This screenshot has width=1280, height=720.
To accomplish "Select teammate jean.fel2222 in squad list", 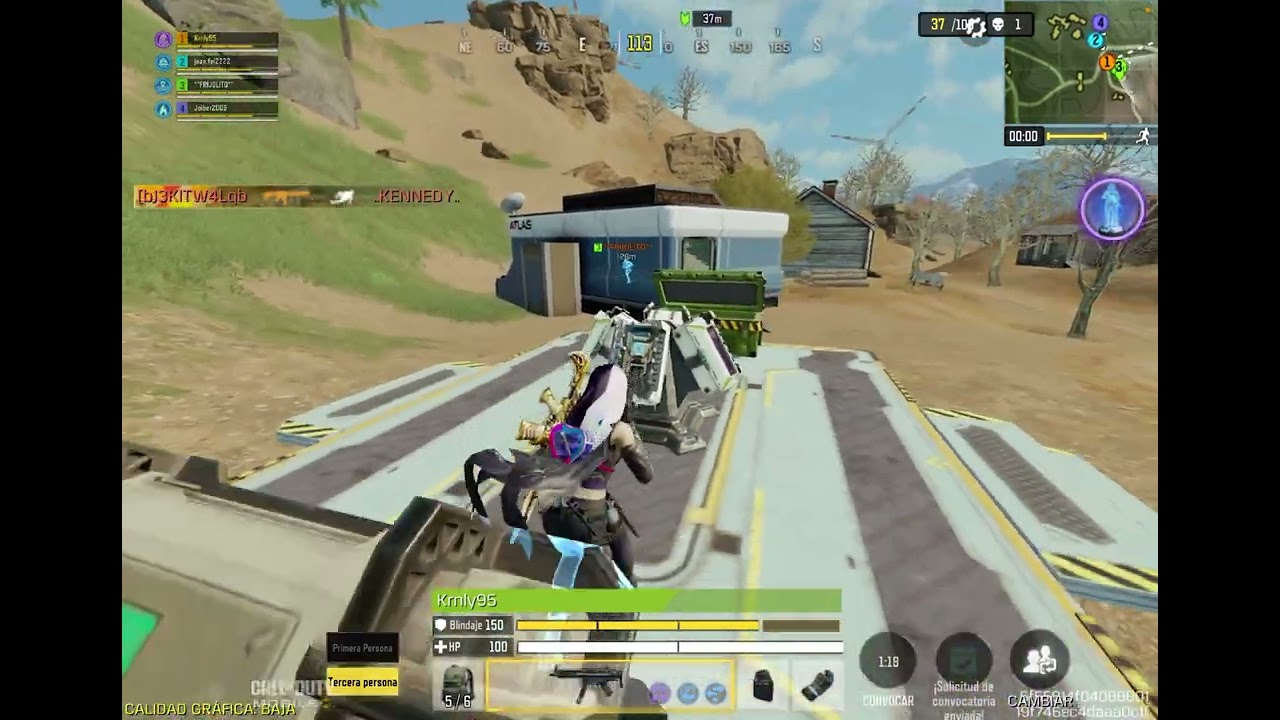I will coord(226,62).
